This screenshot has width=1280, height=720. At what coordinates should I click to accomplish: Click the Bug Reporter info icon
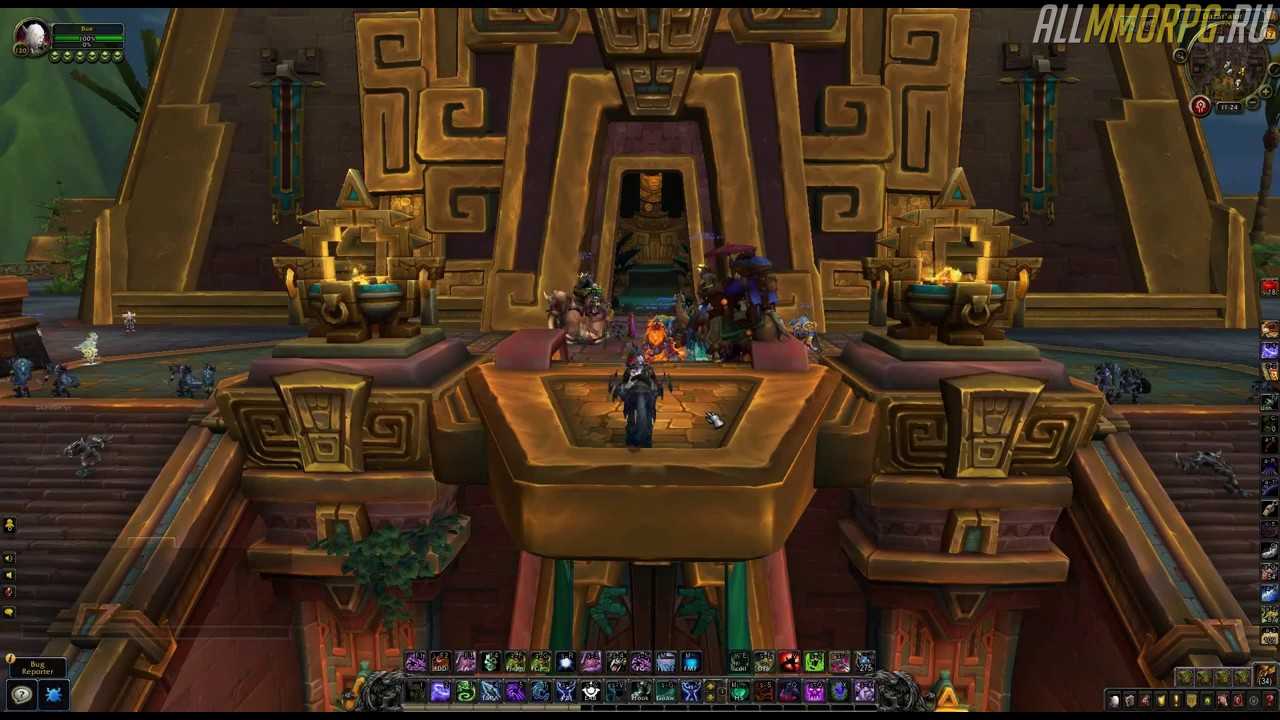tap(10, 659)
